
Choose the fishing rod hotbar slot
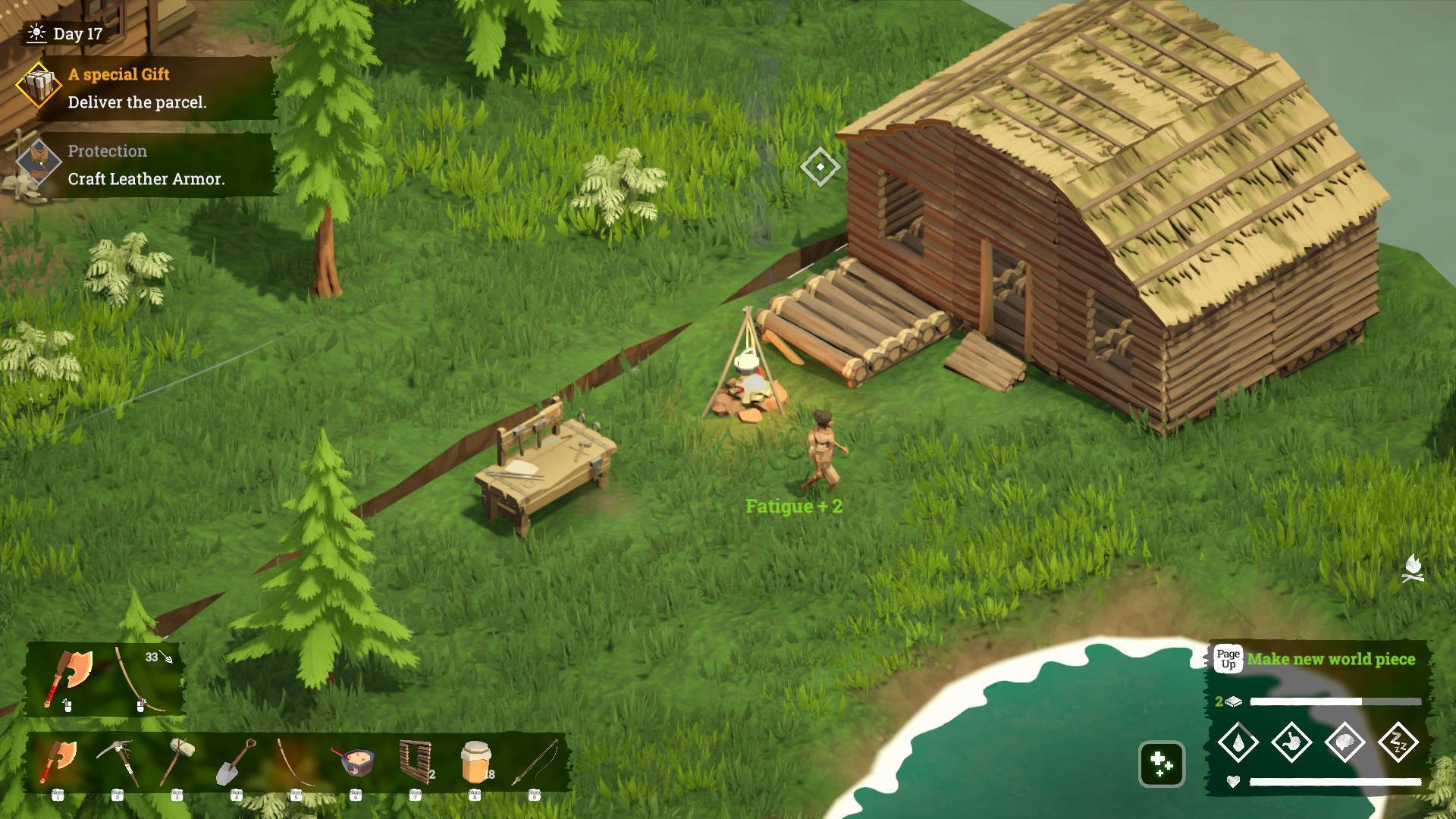535,762
